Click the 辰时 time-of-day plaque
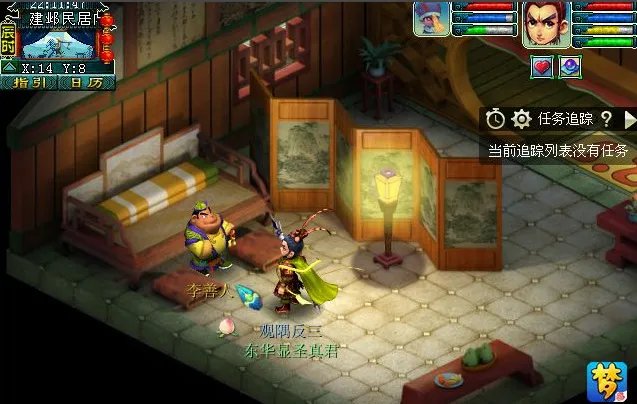The width and height of the screenshot is (637, 404). tap(8, 39)
